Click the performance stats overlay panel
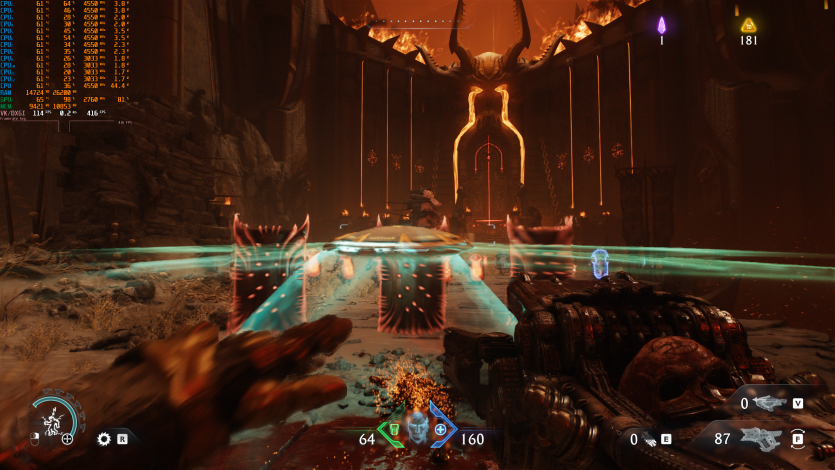The width and height of the screenshot is (835, 470). coord(65,62)
